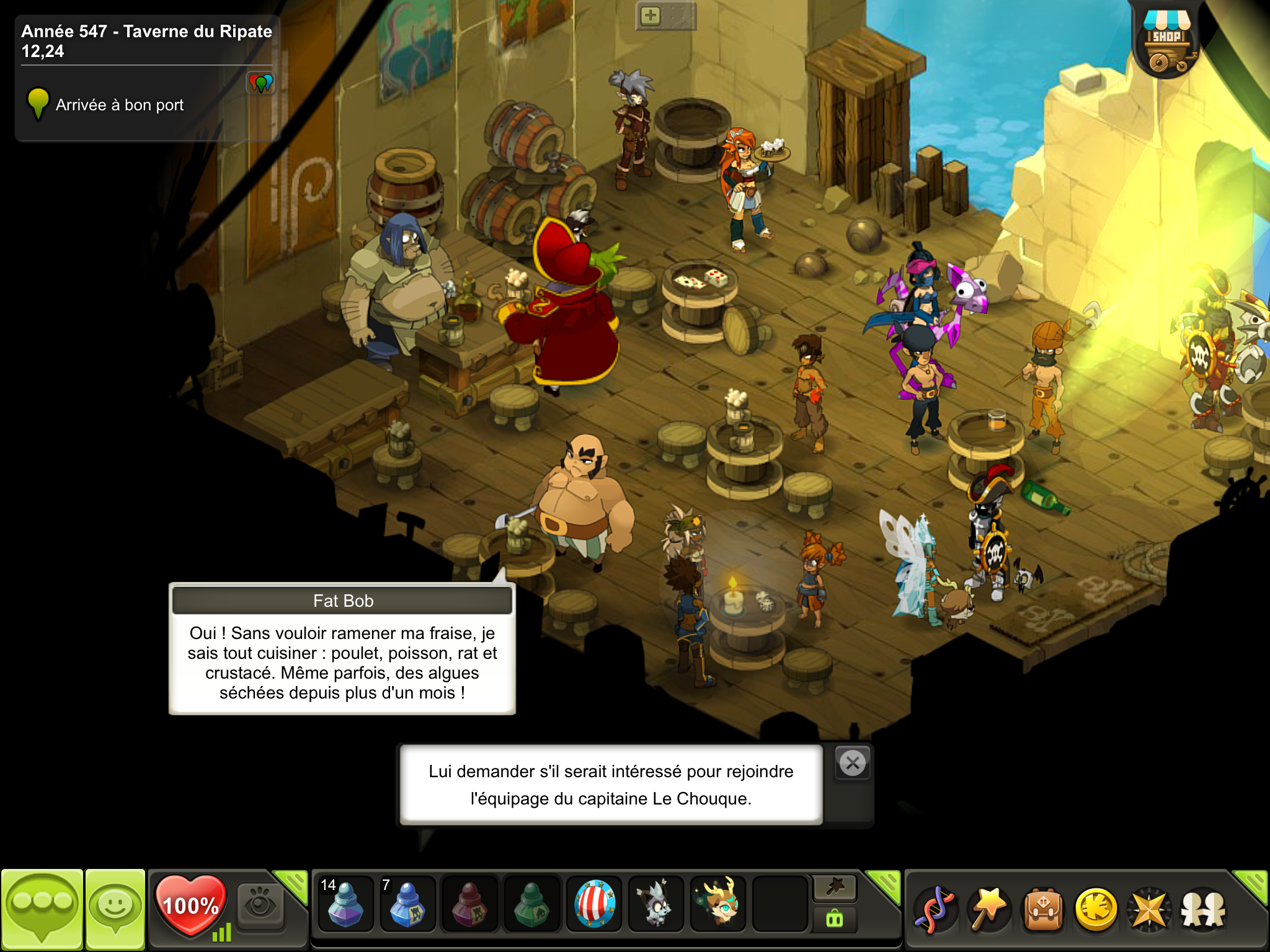Open the gold kama coin marketplace
This screenshot has width=1270, height=952.
pyautogui.click(x=1096, y=909)
